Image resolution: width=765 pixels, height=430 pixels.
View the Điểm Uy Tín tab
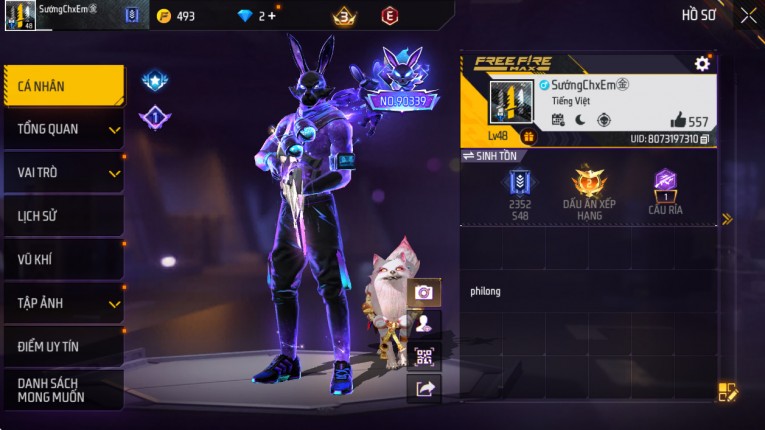point(63,346)
